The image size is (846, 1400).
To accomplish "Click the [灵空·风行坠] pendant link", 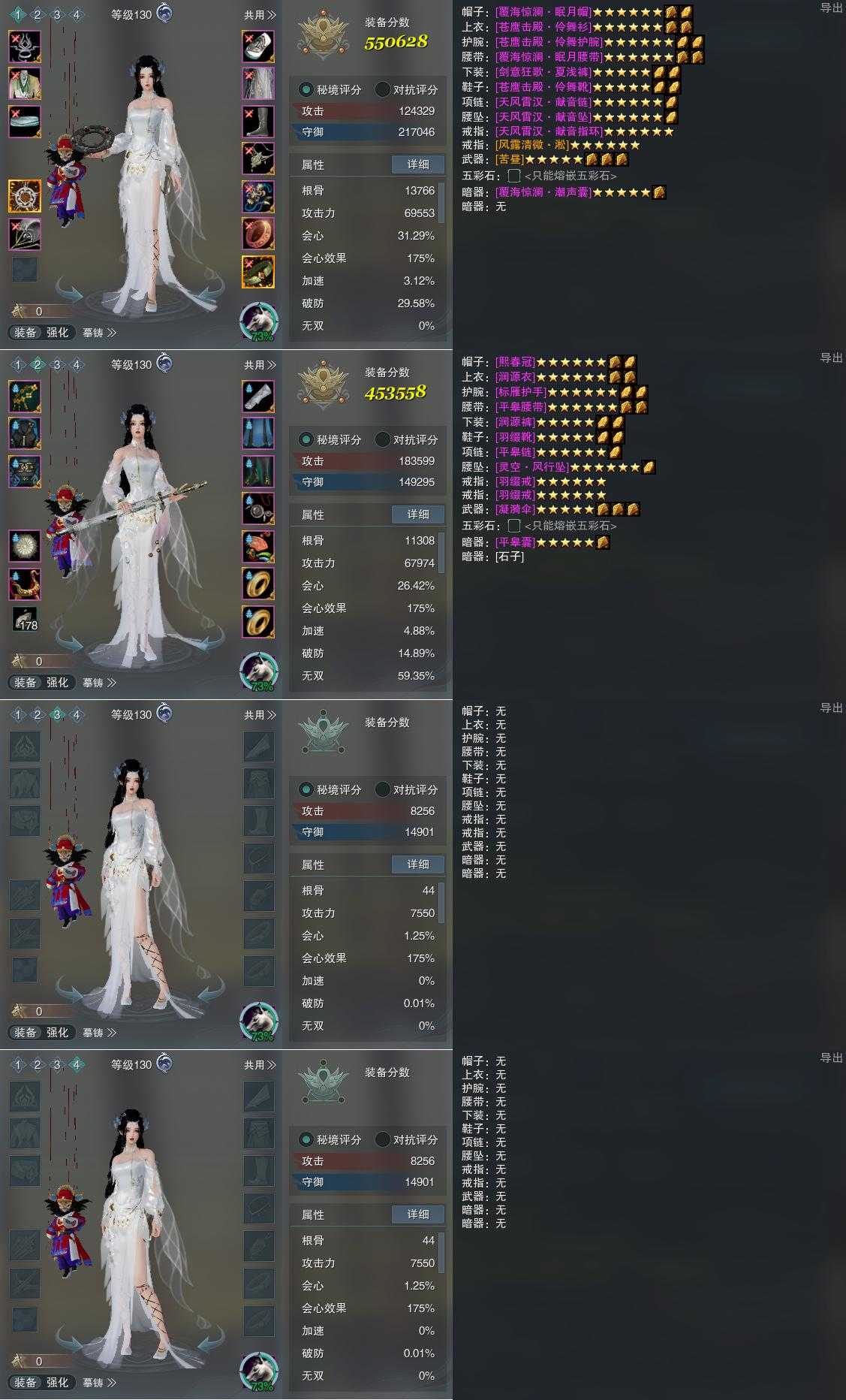I will coord(532,467).
